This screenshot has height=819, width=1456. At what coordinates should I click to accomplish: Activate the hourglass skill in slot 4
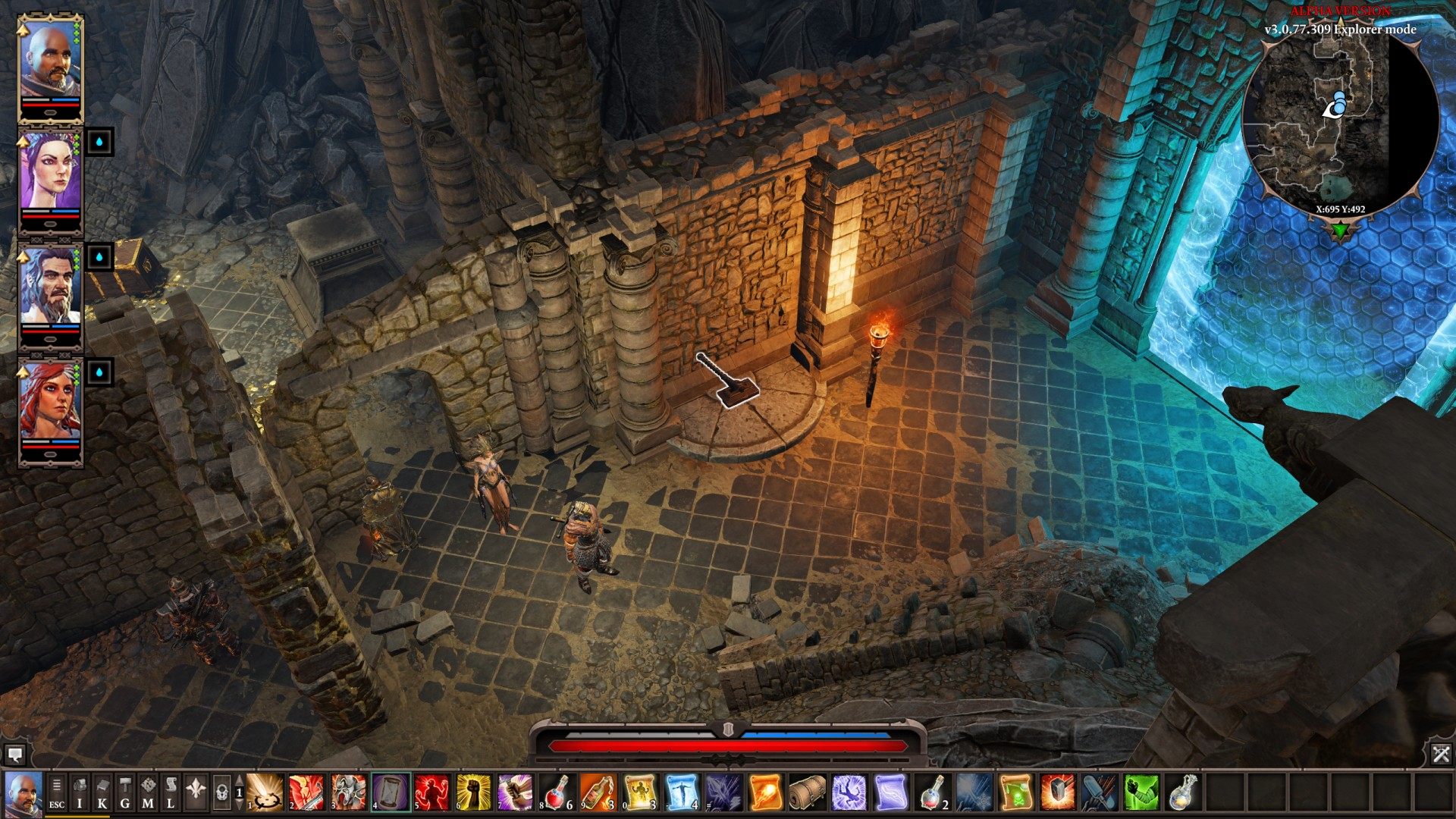(391, 792)
